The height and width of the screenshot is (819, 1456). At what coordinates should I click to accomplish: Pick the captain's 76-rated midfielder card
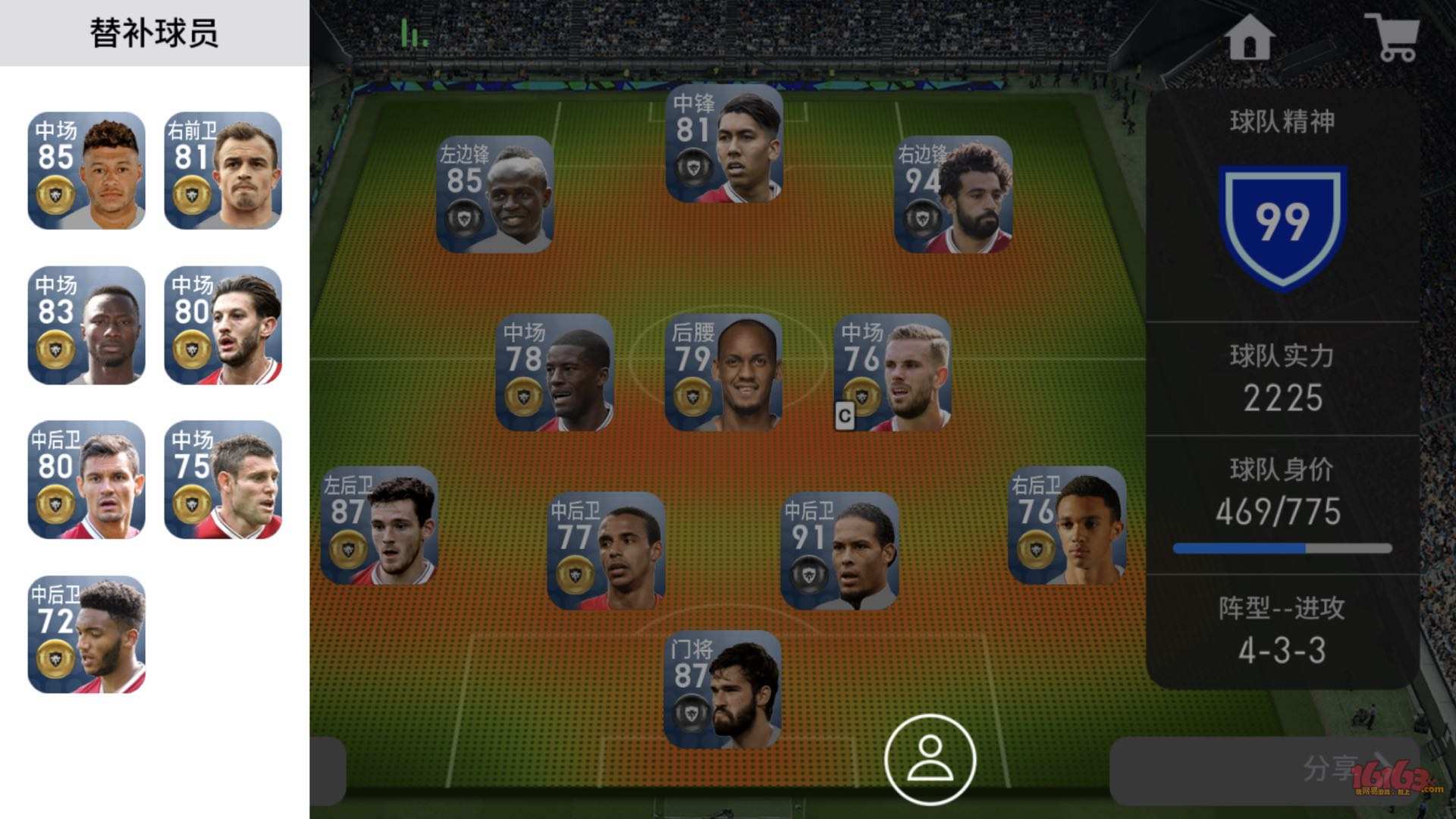click(893, 373)
